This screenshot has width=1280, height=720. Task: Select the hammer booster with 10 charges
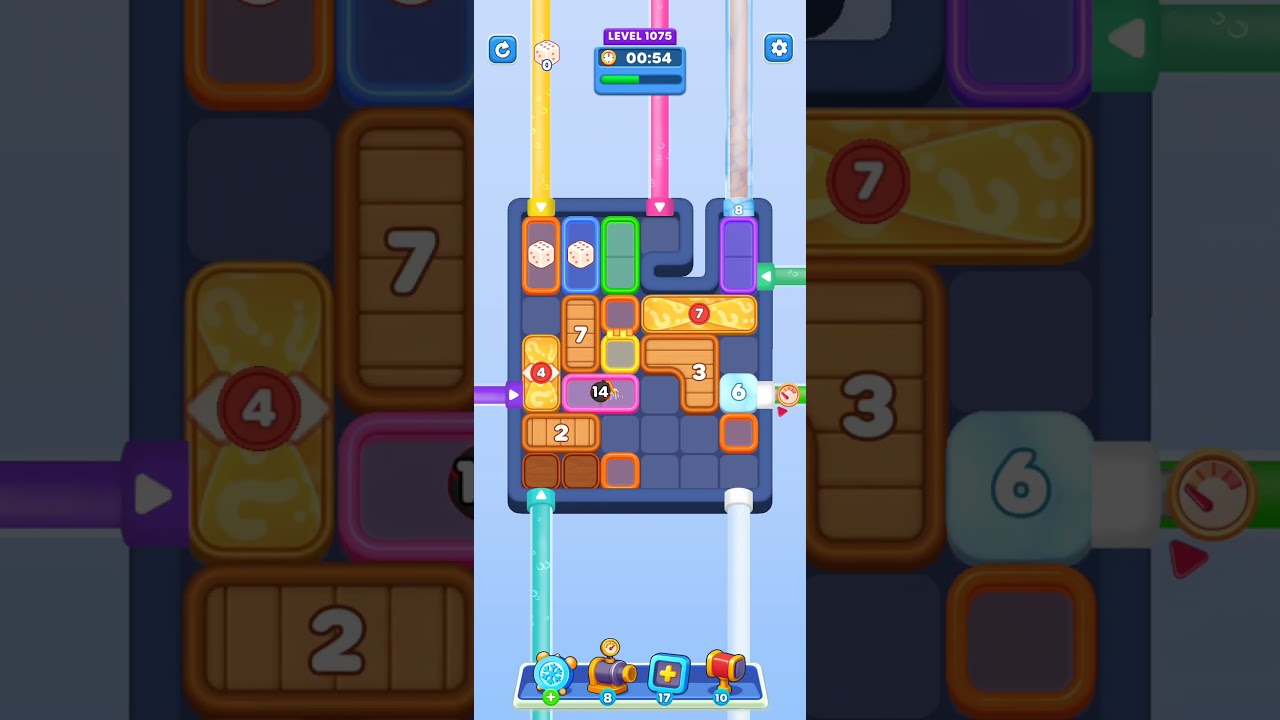click(x=724, y=670)
